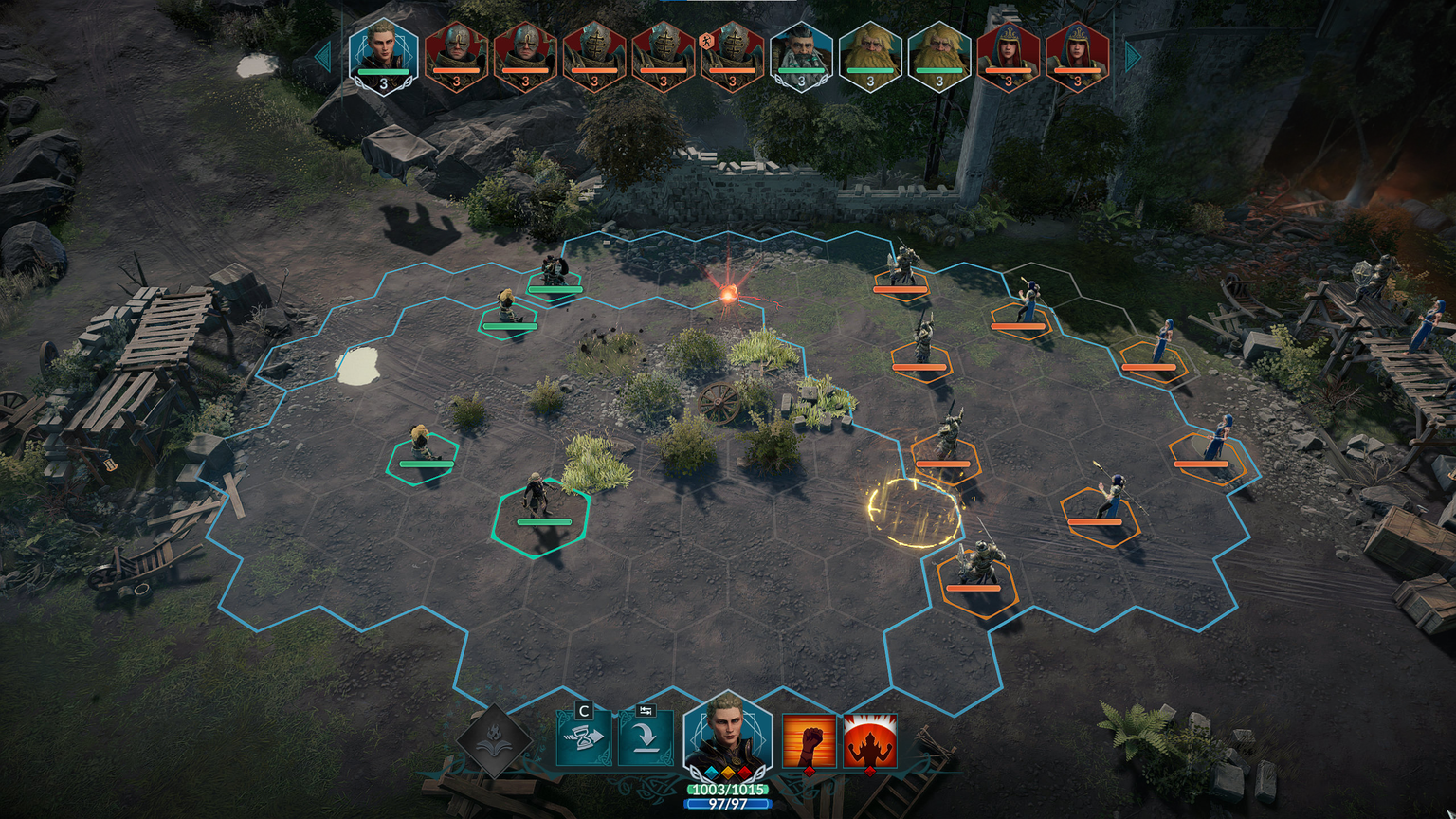Select the blond hero portrait in the turn order
The image size is (1456, 819).
(x=383, y=56)
